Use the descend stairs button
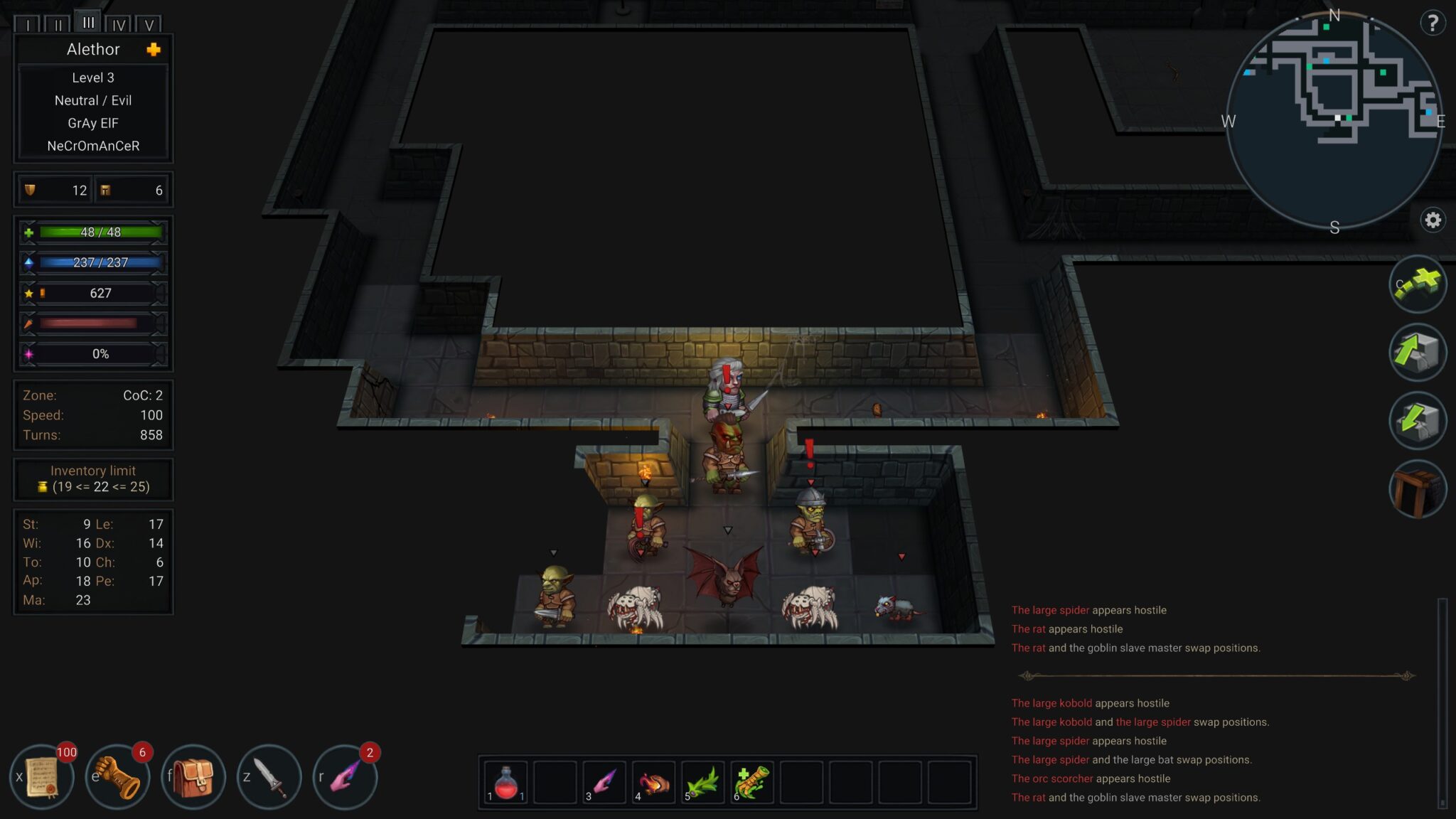 click(x=1418, y=421)
